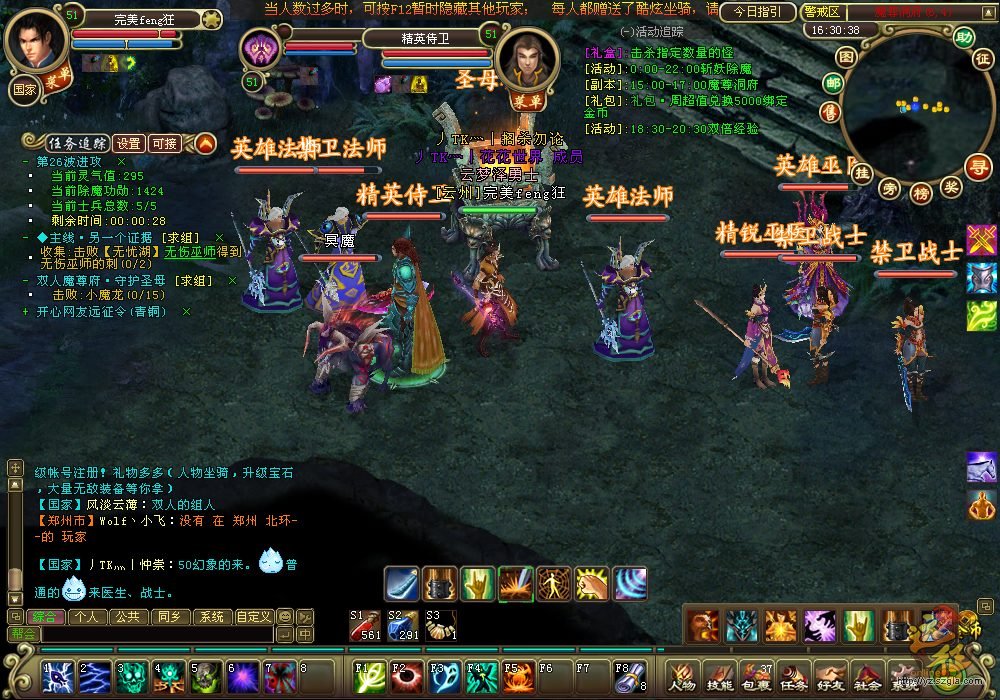Open the 国家 nation button under the portrait
This screenshot has width=1000, height=700.
tap(24, 88)
